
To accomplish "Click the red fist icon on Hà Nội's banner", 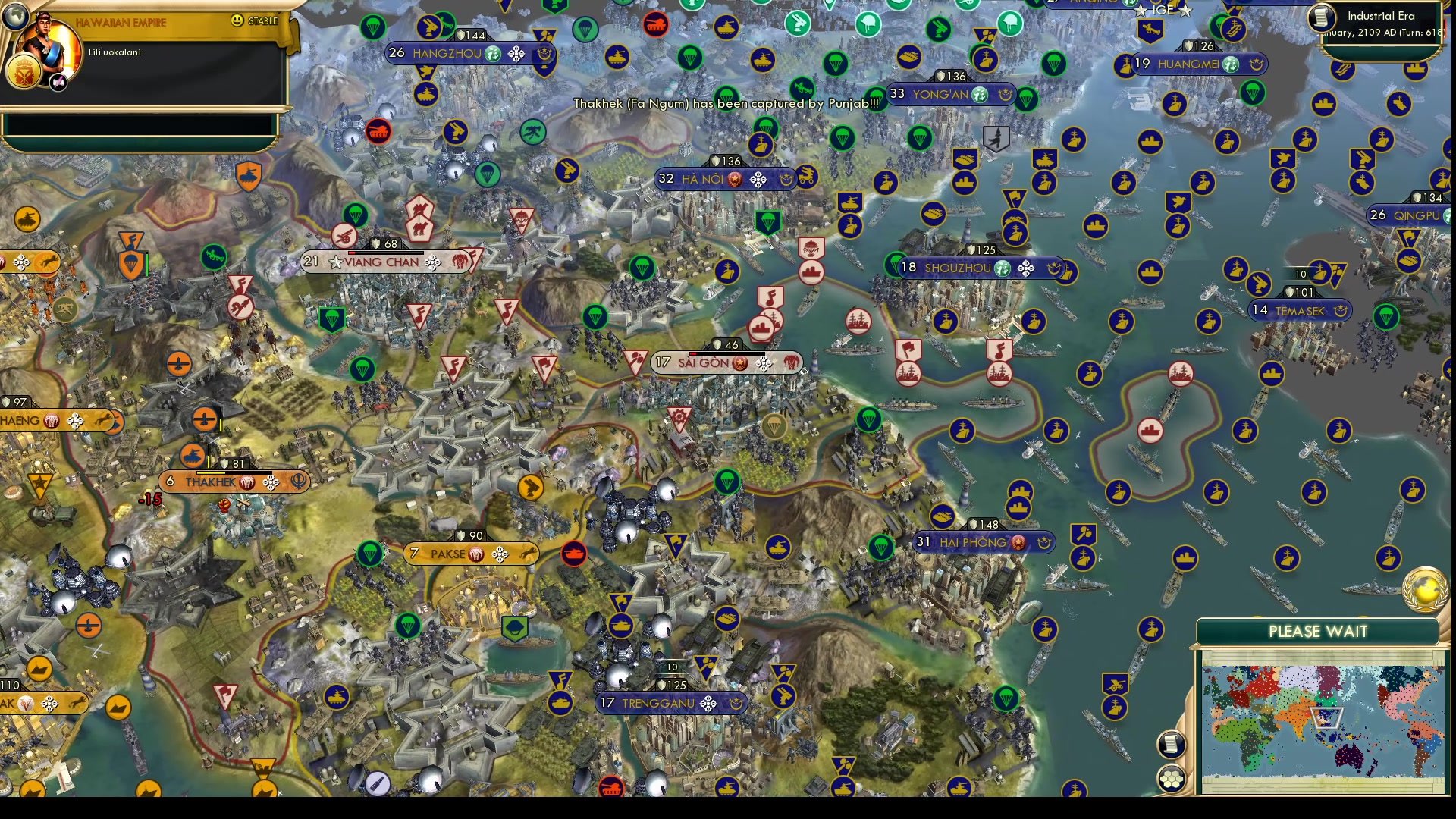I will (x=734, y=180).
